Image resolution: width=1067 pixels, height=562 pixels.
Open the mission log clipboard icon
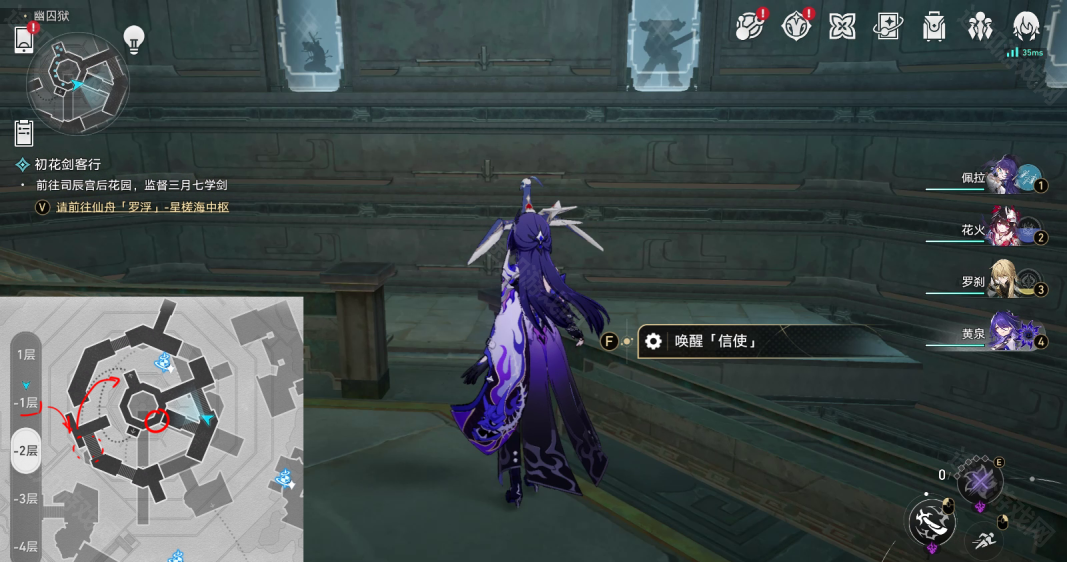pyautogui.click(x=25, y=131)
